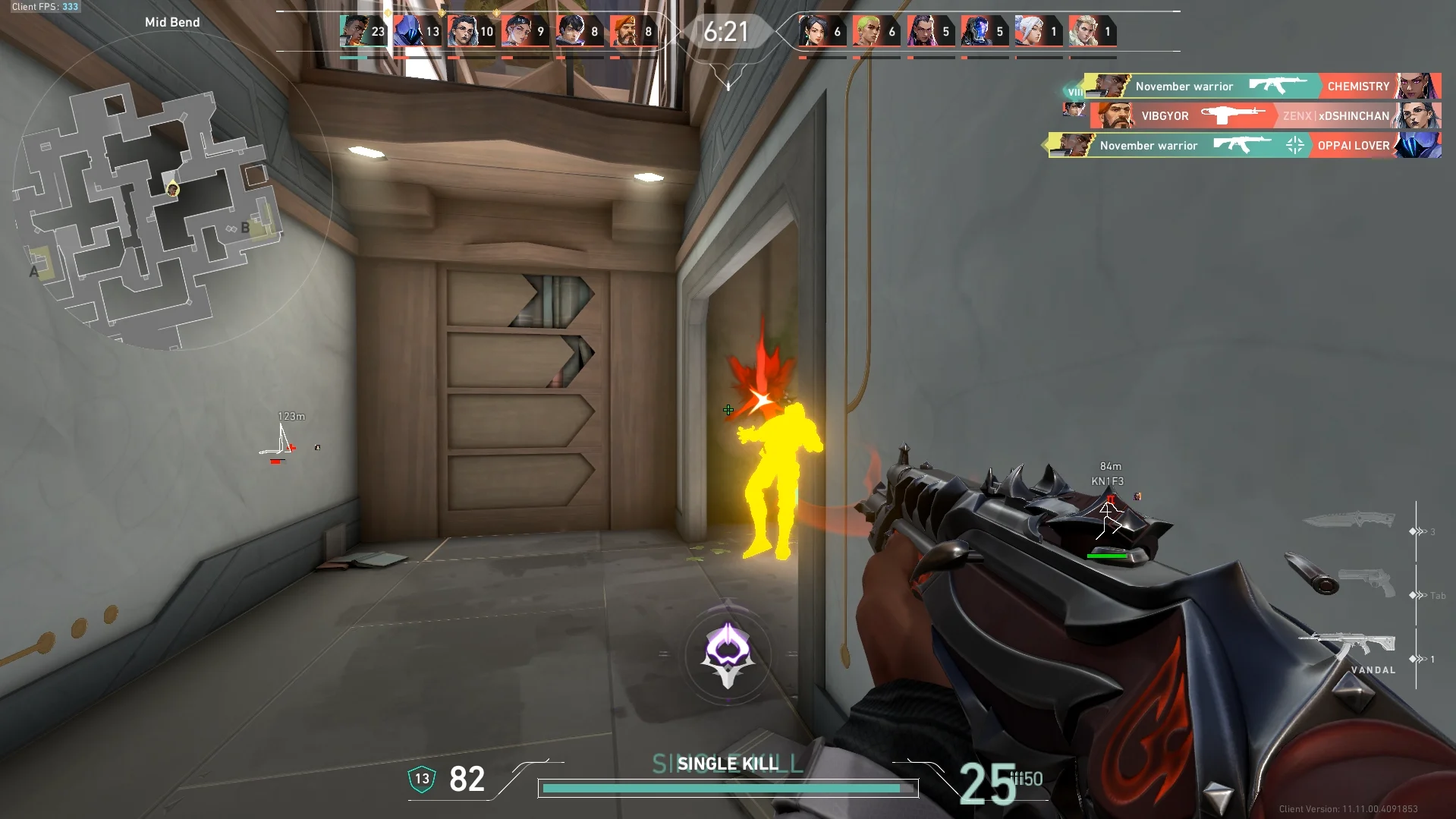This screenshot has width=1456, height=819.
Task: Select the leading player portrait with score 23
Action: 354,32
